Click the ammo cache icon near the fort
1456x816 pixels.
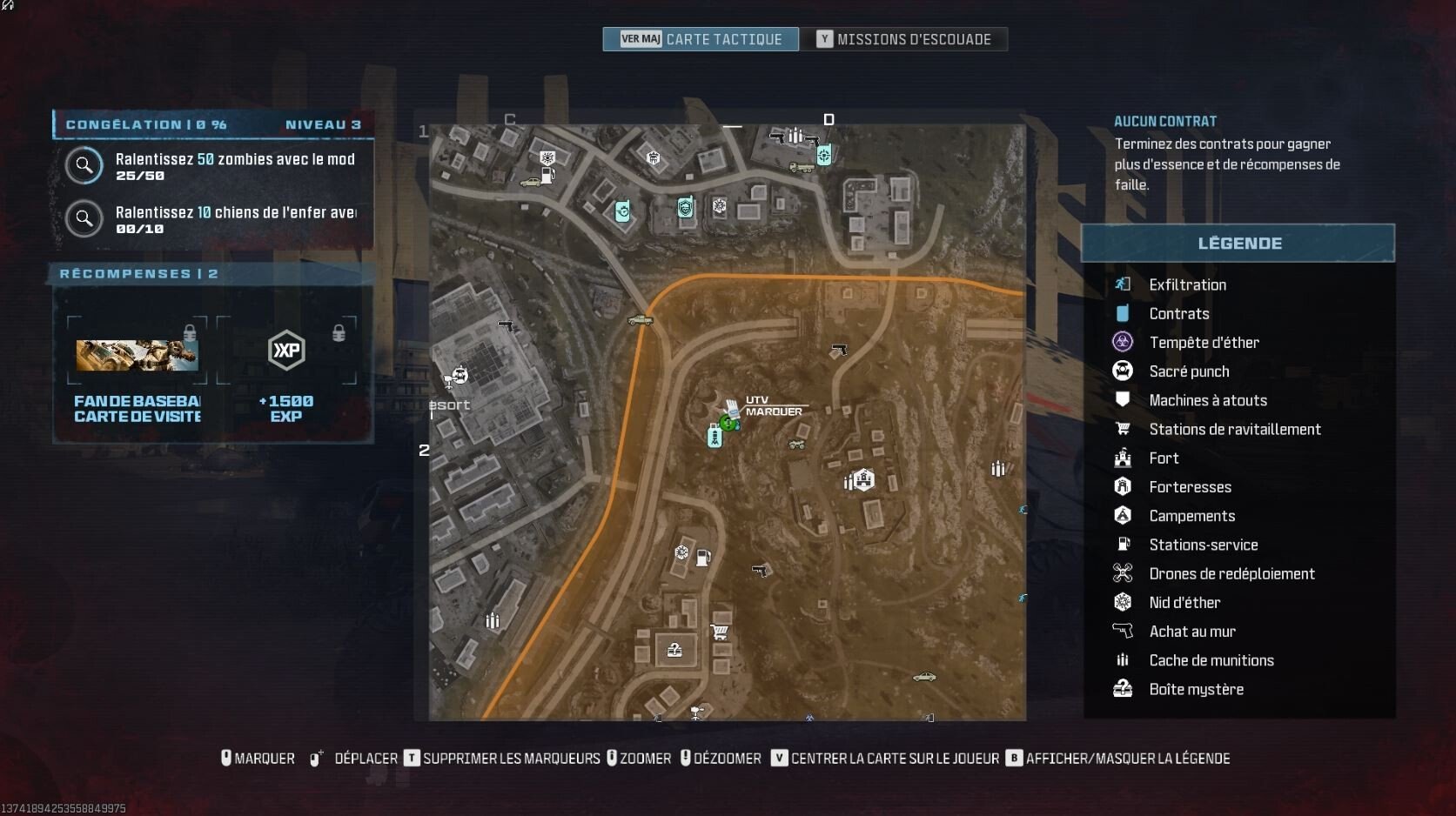(x=849, y=479)
